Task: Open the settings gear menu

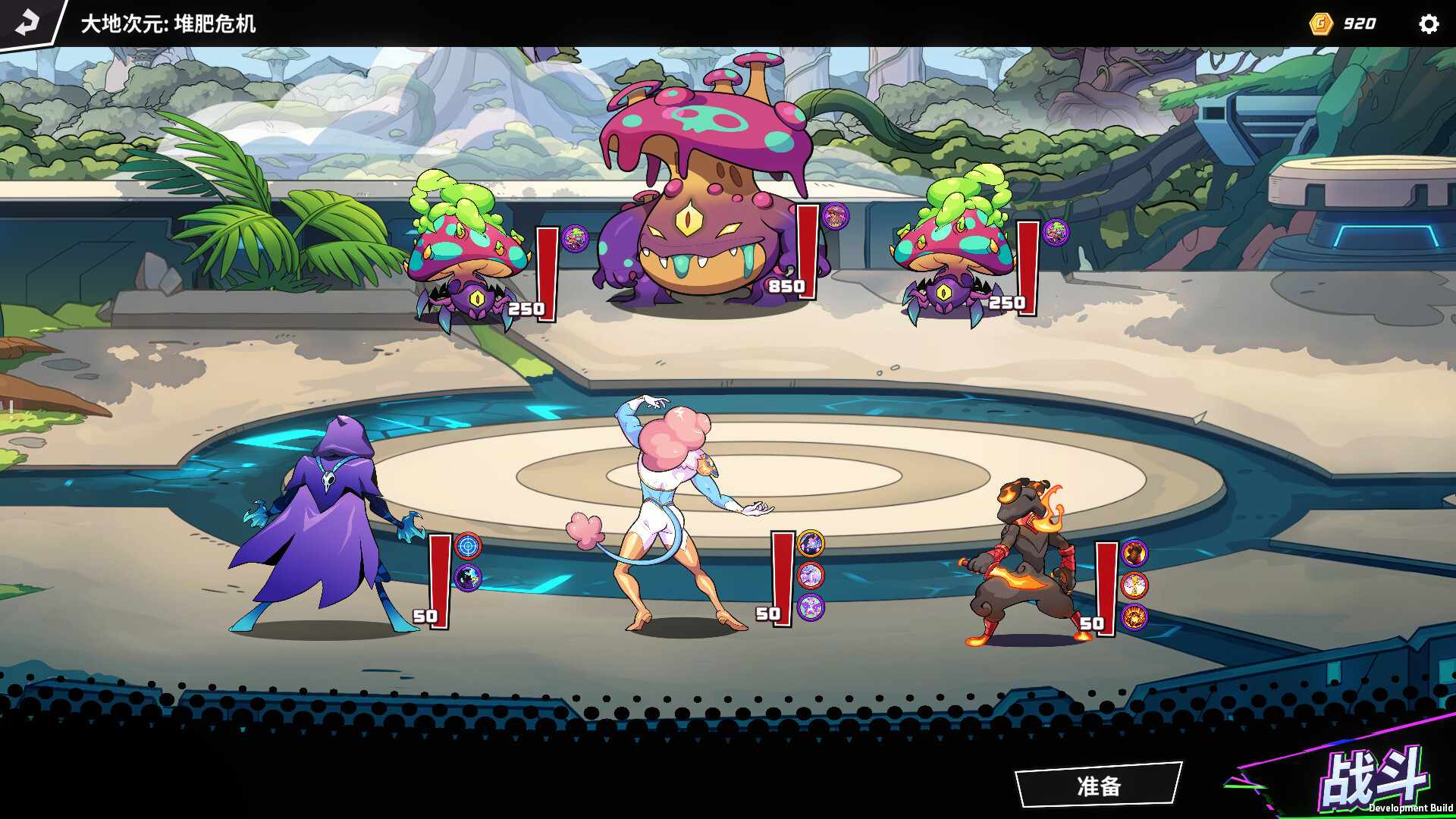Action: point(1429,24)
